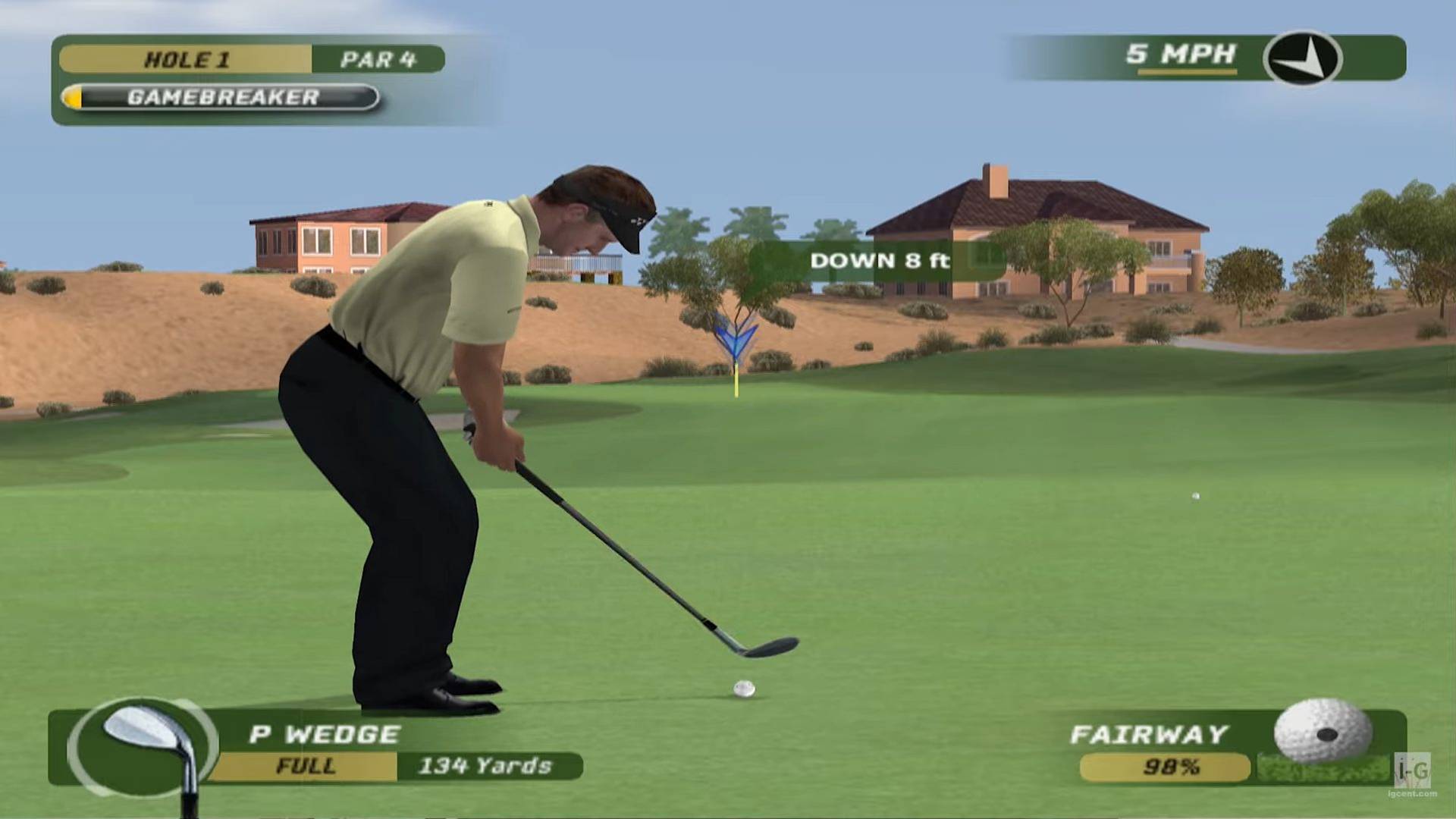Change the FULL shot type
Screen dimensions: 1456x819
point(305,766)
